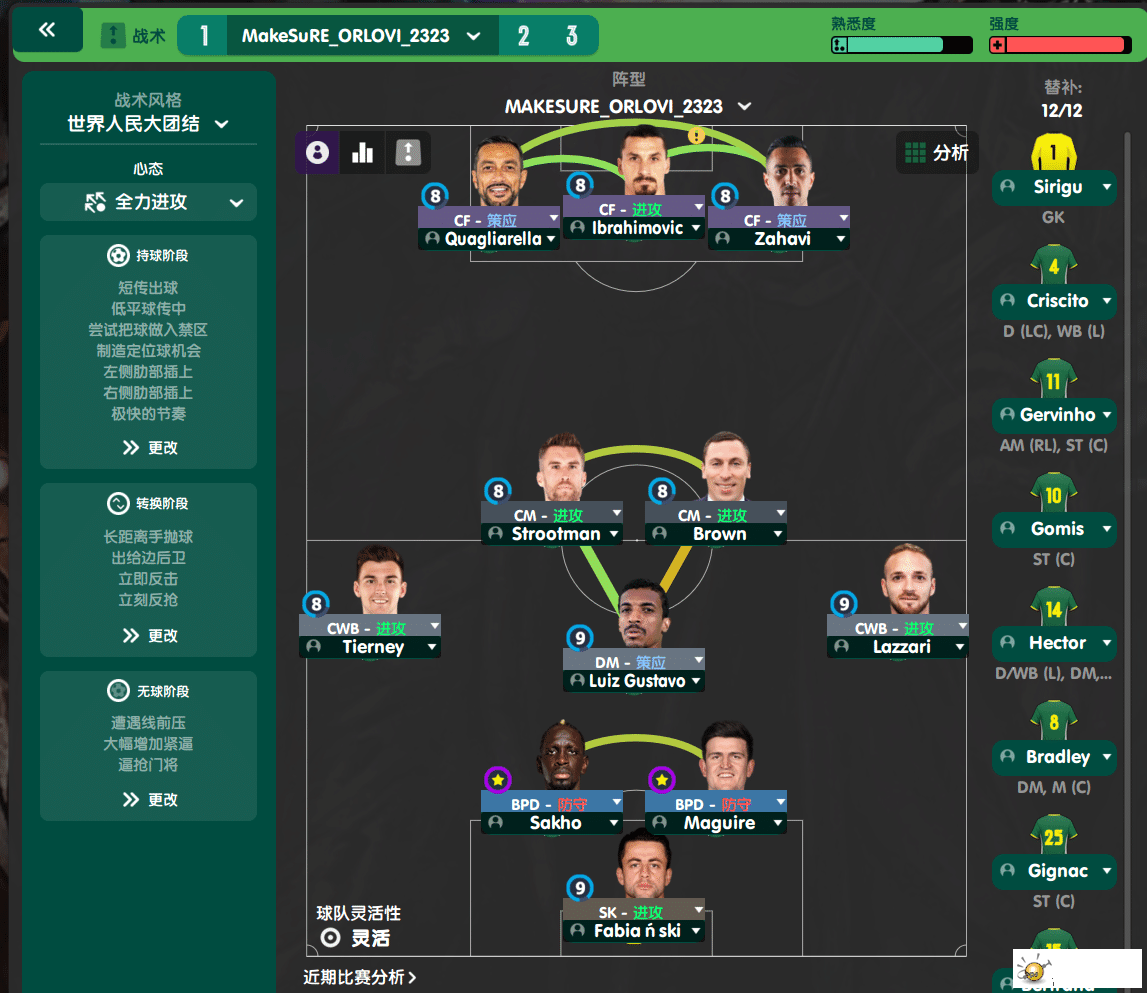Go back with the double-arrow button
Screen dimensions: 1147x993
point(47,31)
